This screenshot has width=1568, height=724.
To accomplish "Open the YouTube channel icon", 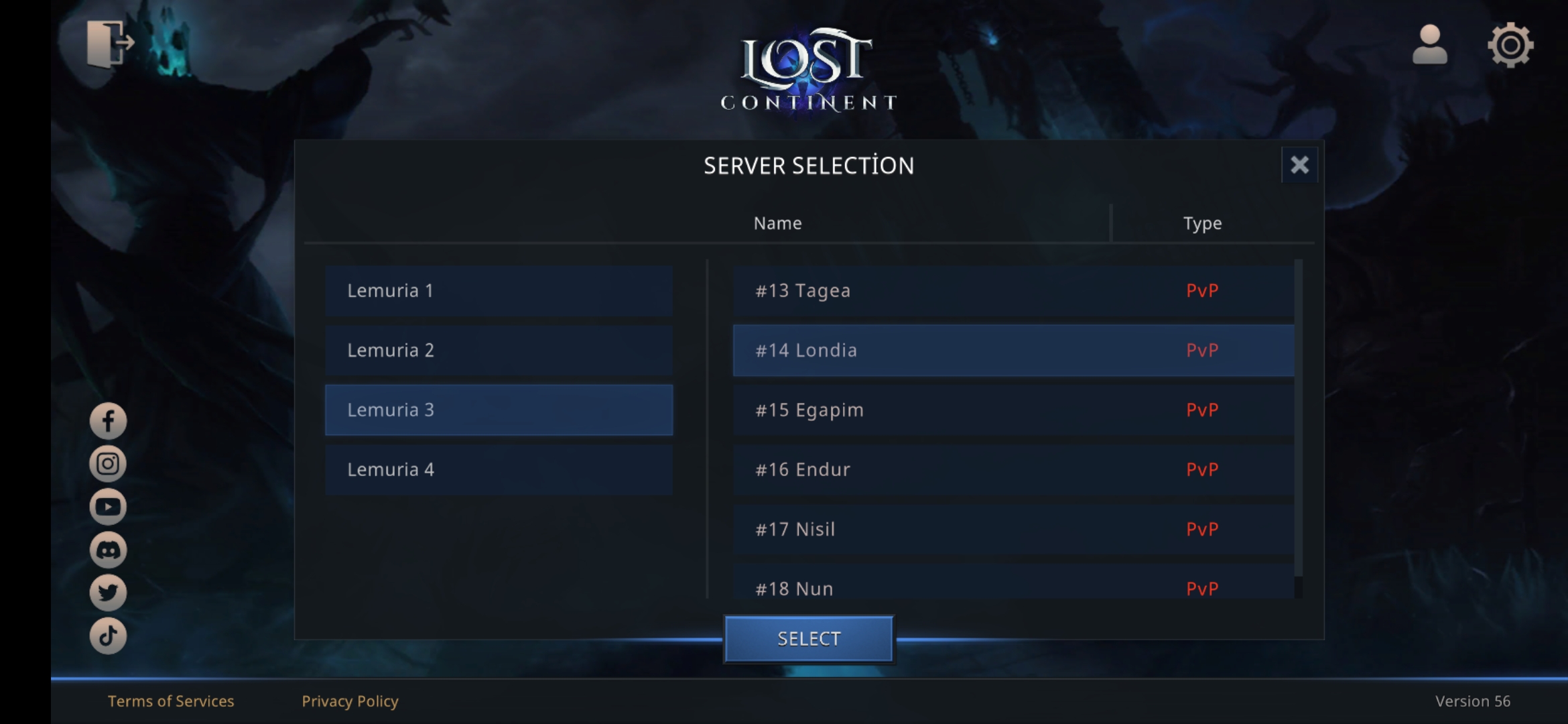I will (108, 507).
